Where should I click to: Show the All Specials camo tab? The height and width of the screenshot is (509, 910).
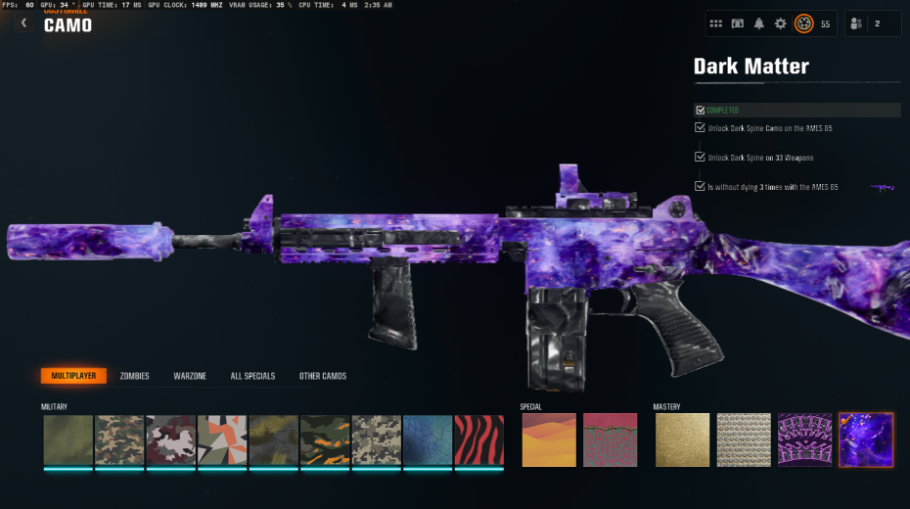point(251,376)
